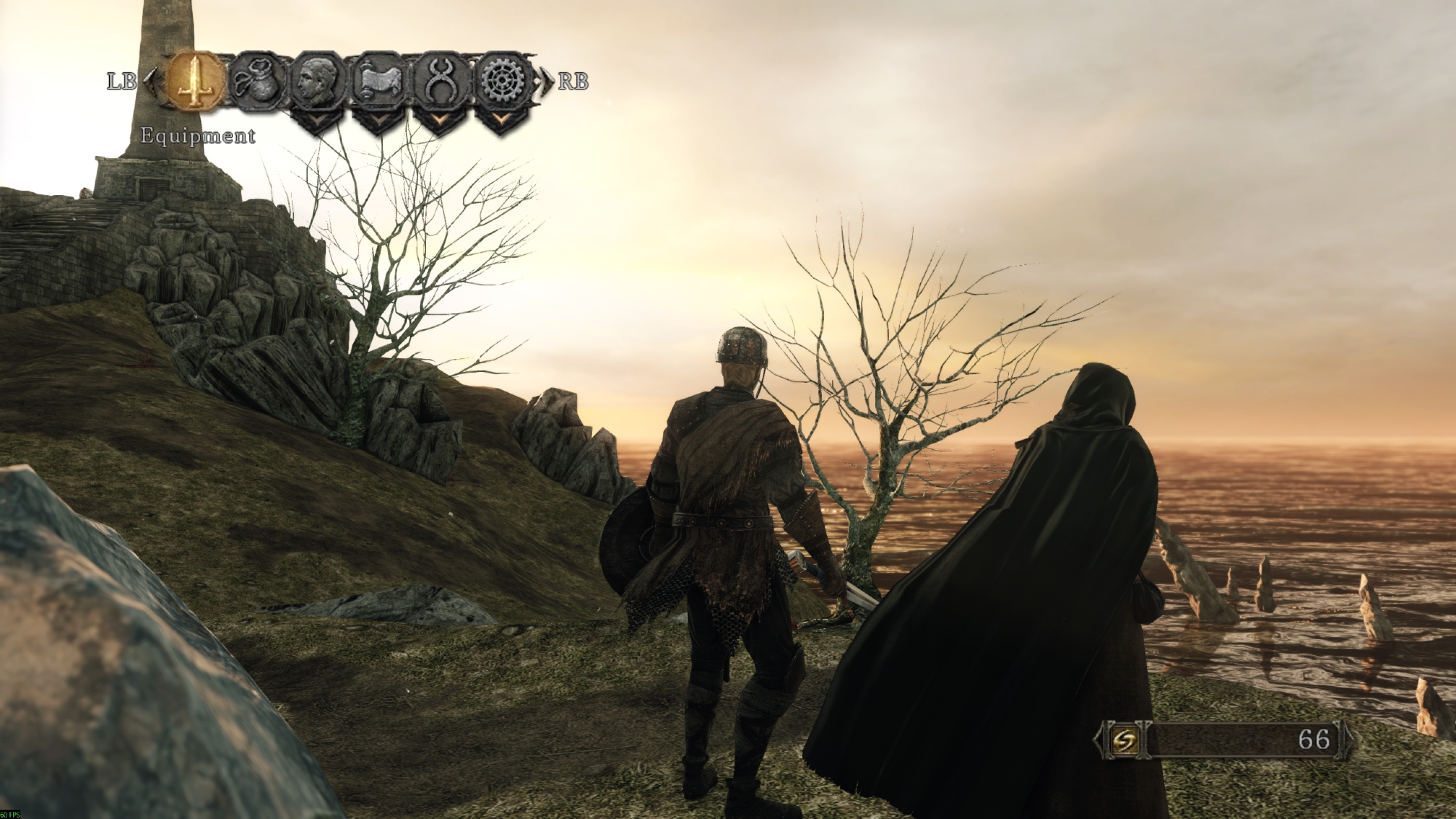Open the Equipment menu sword icon
Image resolution: width=1456 pixels, height=819 pixels.
(x=194, y=81)
